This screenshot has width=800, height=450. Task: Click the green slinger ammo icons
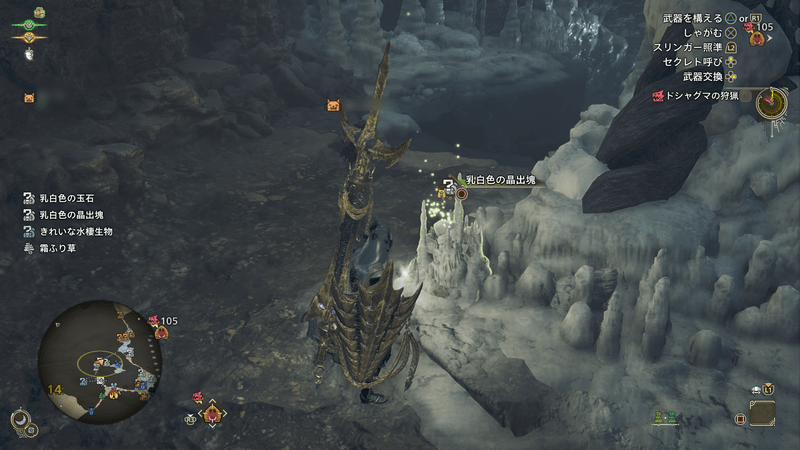(x=664, y=417)
